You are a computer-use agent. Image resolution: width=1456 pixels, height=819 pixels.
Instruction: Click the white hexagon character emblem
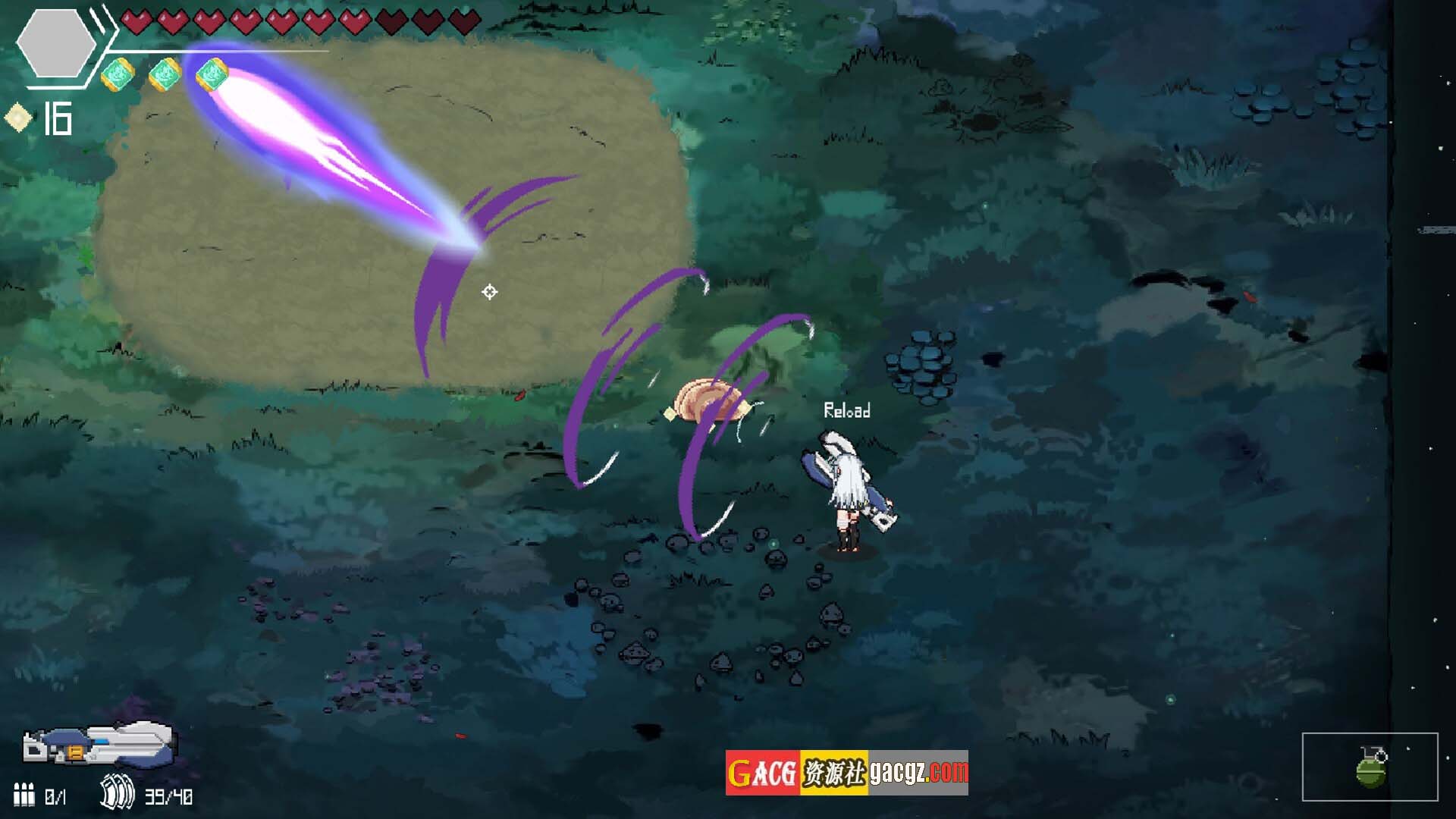click(55, 44)
